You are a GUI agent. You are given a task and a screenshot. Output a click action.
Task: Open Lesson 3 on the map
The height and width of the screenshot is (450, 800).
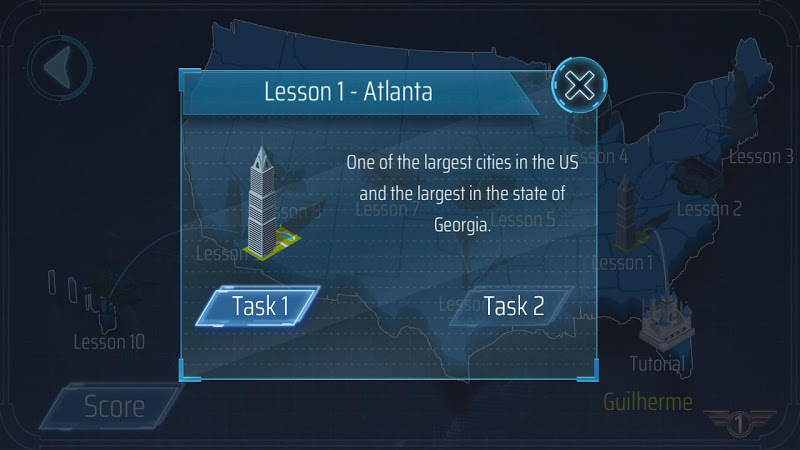click(x=761, y=156)
